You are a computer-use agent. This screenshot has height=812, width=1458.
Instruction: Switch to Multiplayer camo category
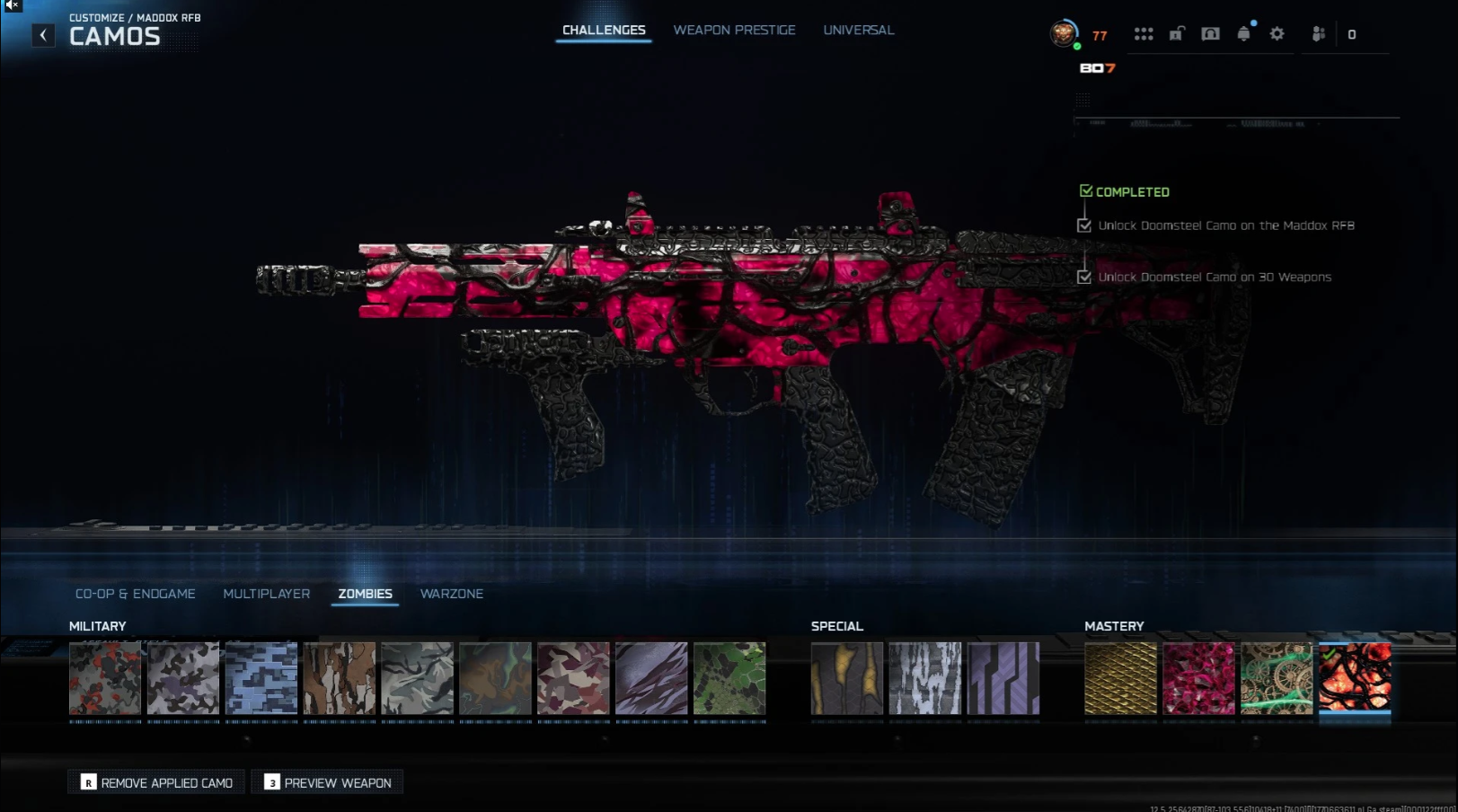pos(266,594)
